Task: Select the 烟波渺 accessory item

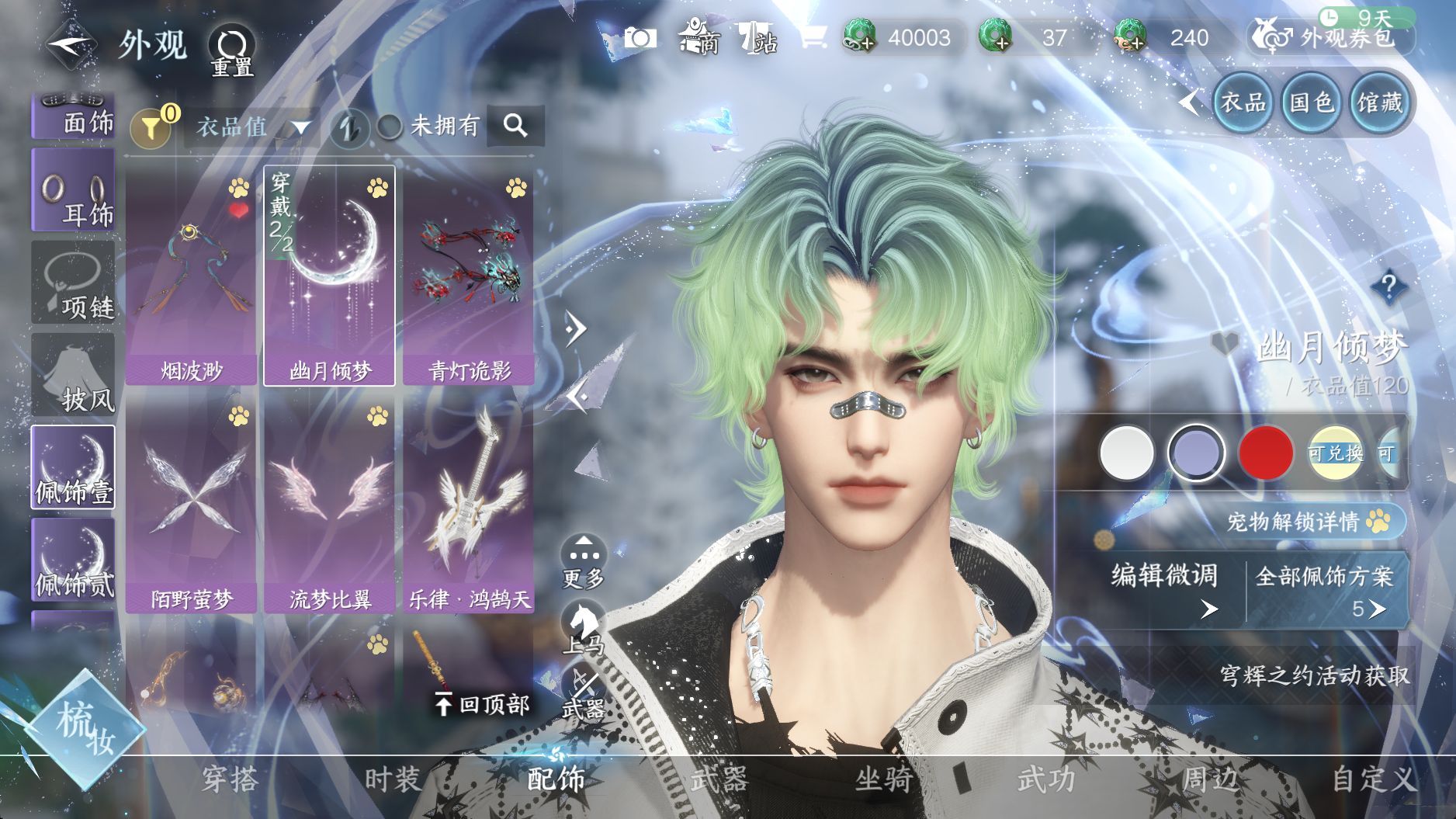Action: 191,276
